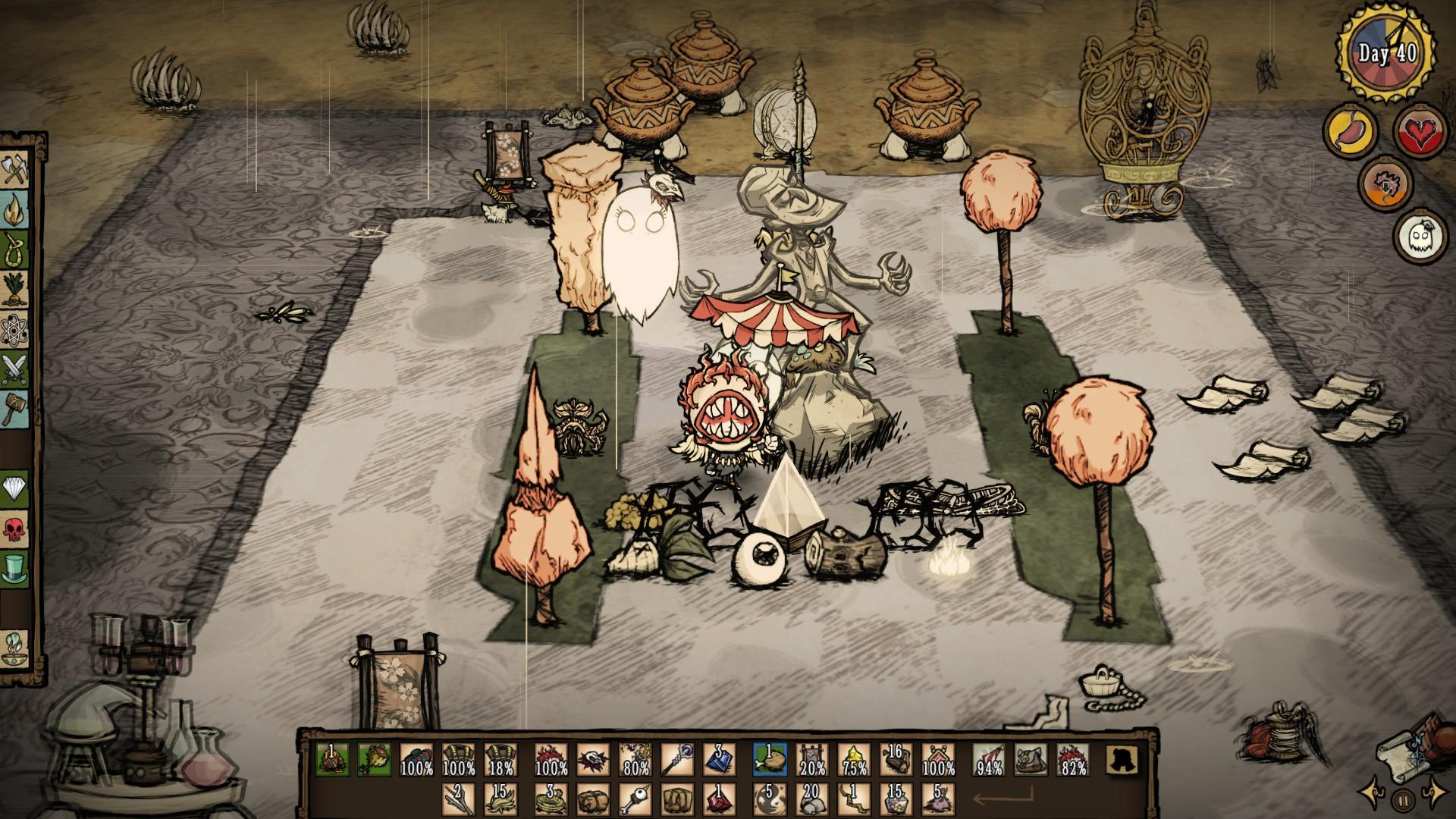Click the Abigail ghost status badge
1456x819 pixels.
click(1416, 234)
